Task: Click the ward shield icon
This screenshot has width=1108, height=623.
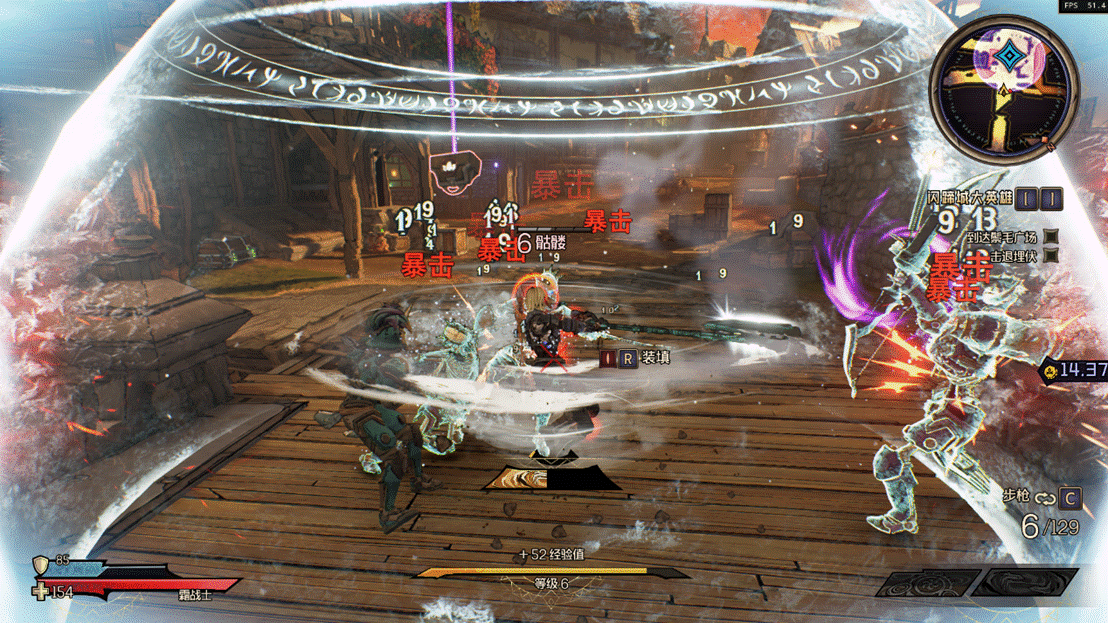Action: [42, 566]
